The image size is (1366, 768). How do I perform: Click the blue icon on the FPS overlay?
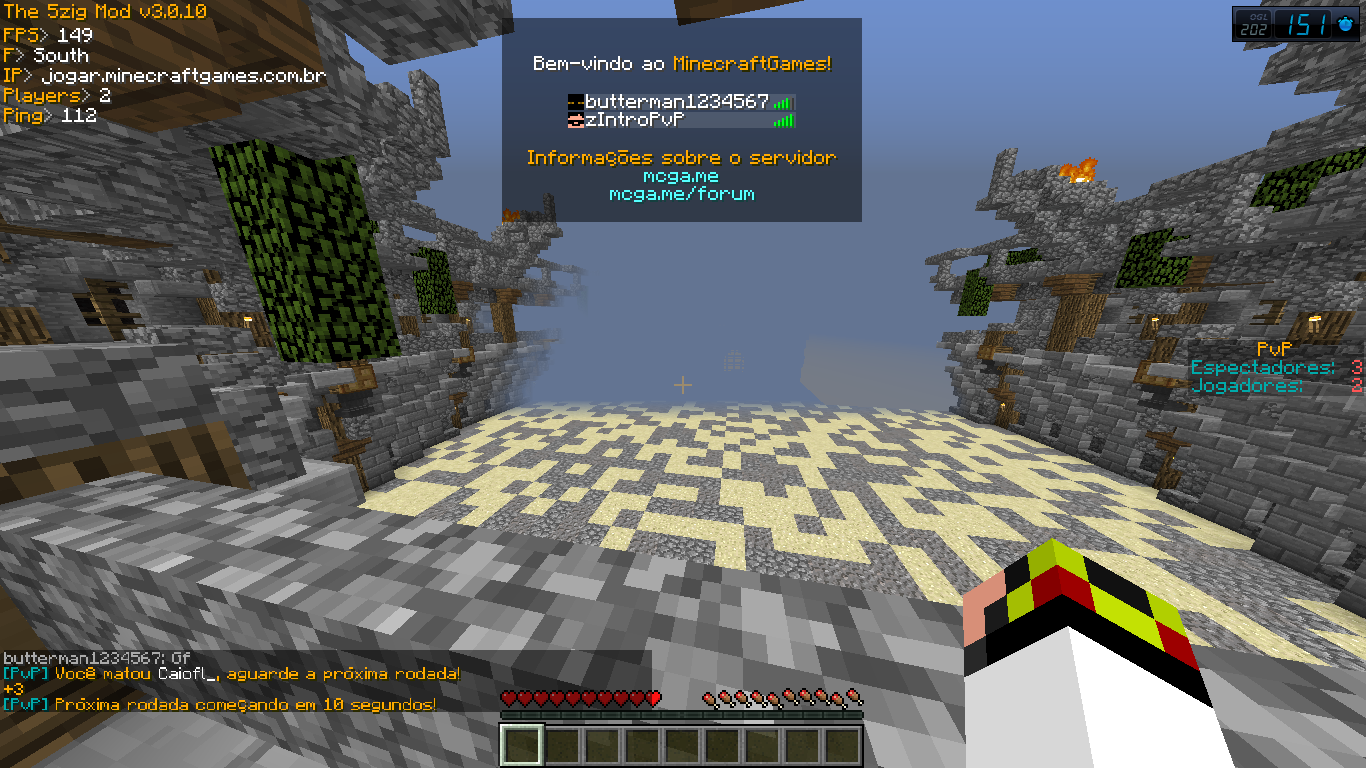[x=1345, y=25]
